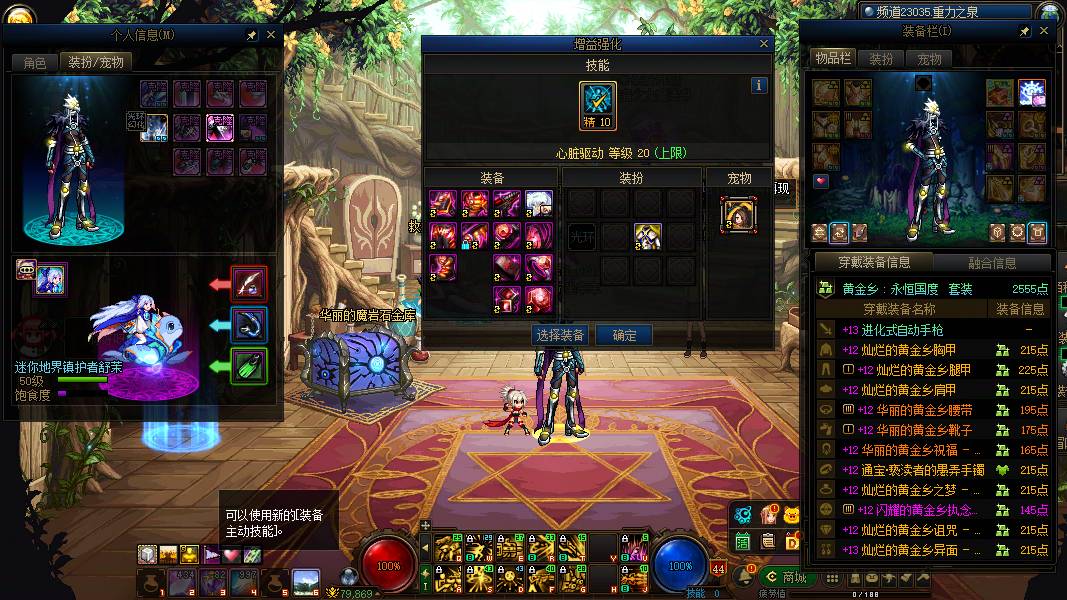The height and width of the screenshot is (600, 1067).
Task: Click the red sword pet skill button
Action: [x=249, y=284]
